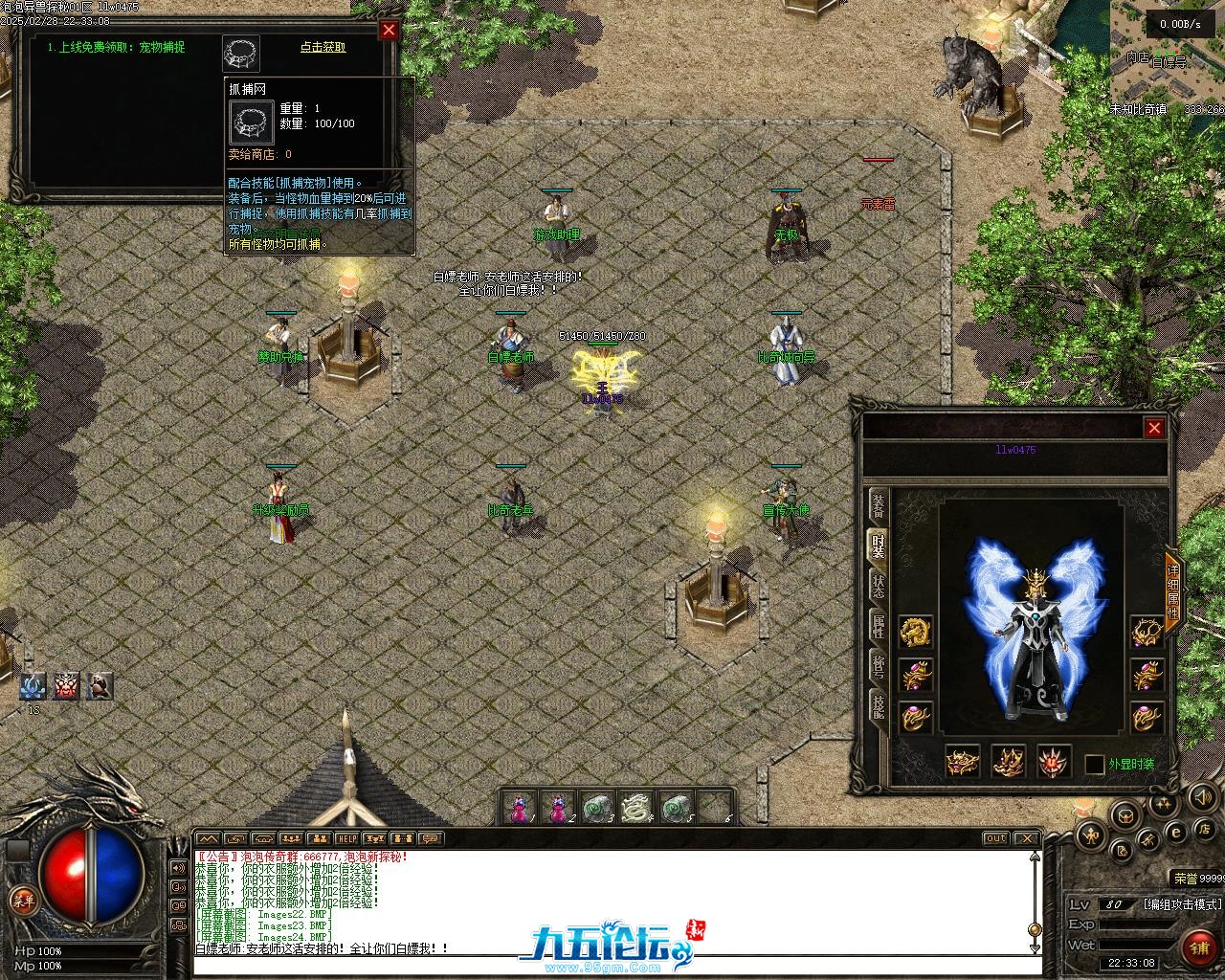The height and width of the screenshot is (980, 1225).
Task: Open the minimap in the corner
Action: [1168, 57]
